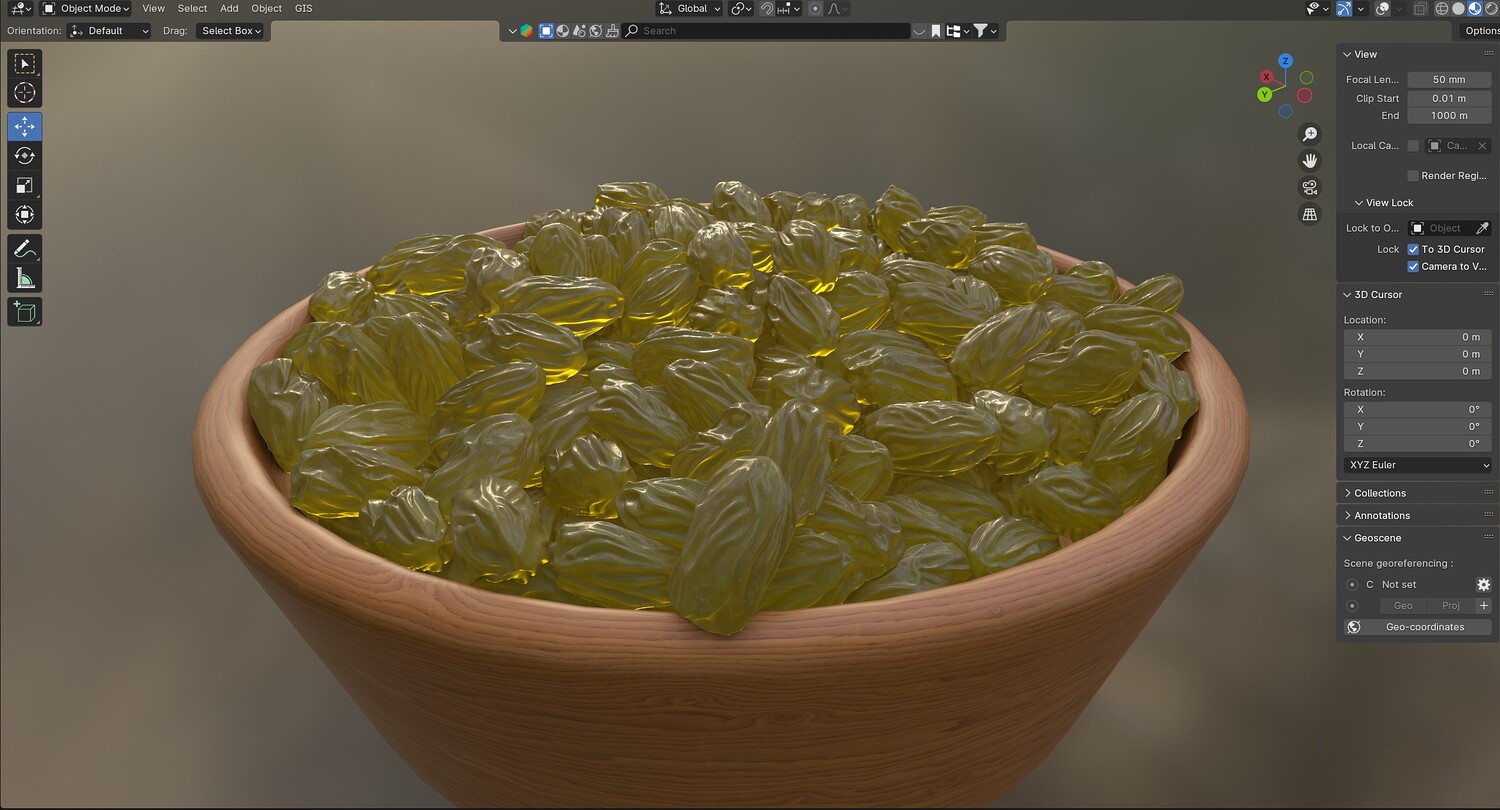Enable the Render Region checkbox
The width and height of the screenshot is (1500, 810).
click(x=1413, y=176)
